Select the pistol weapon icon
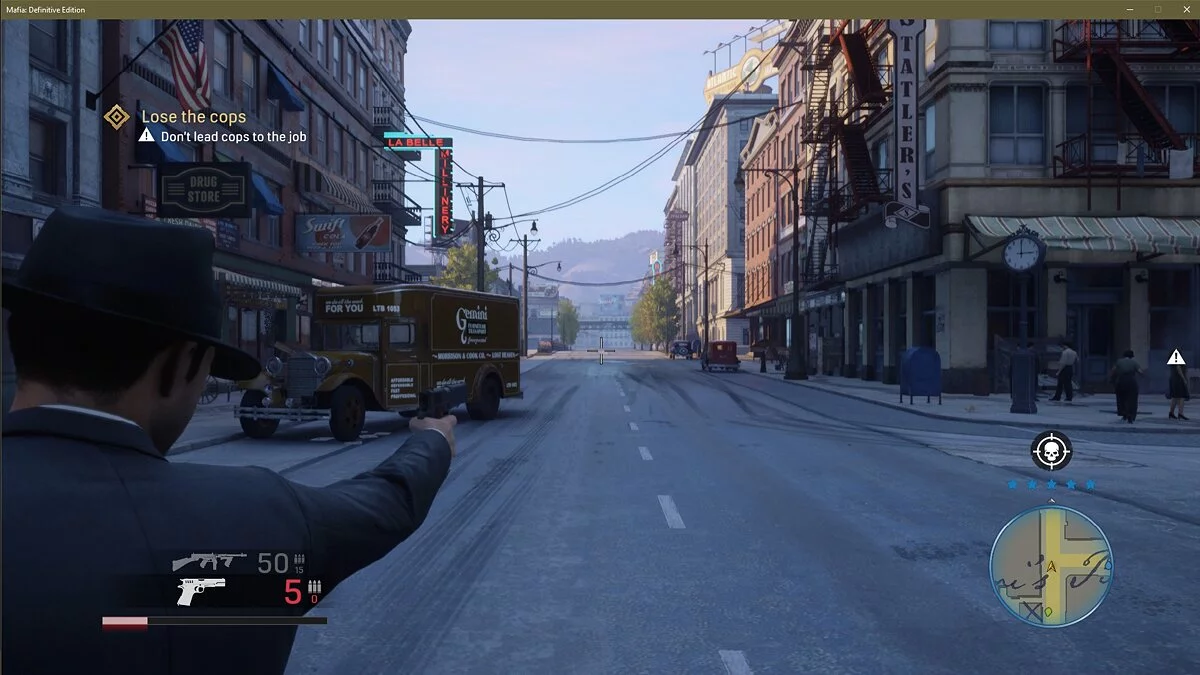This screenshot has width=1200, height=675. pyautogui.click(x=200, y=591)
